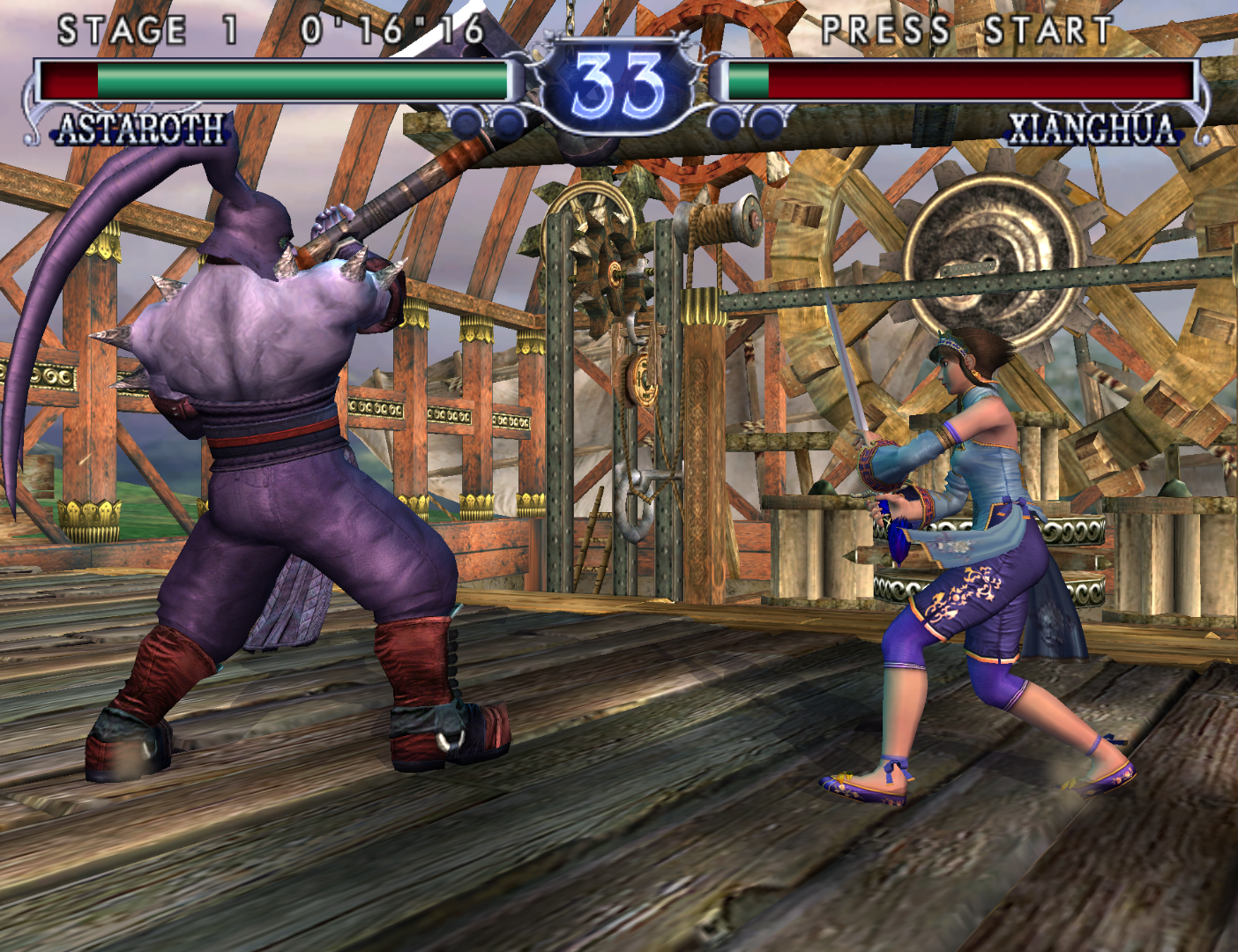Click the round timer showing 33
Screen dimensions: 1238x952
point(617,81)
